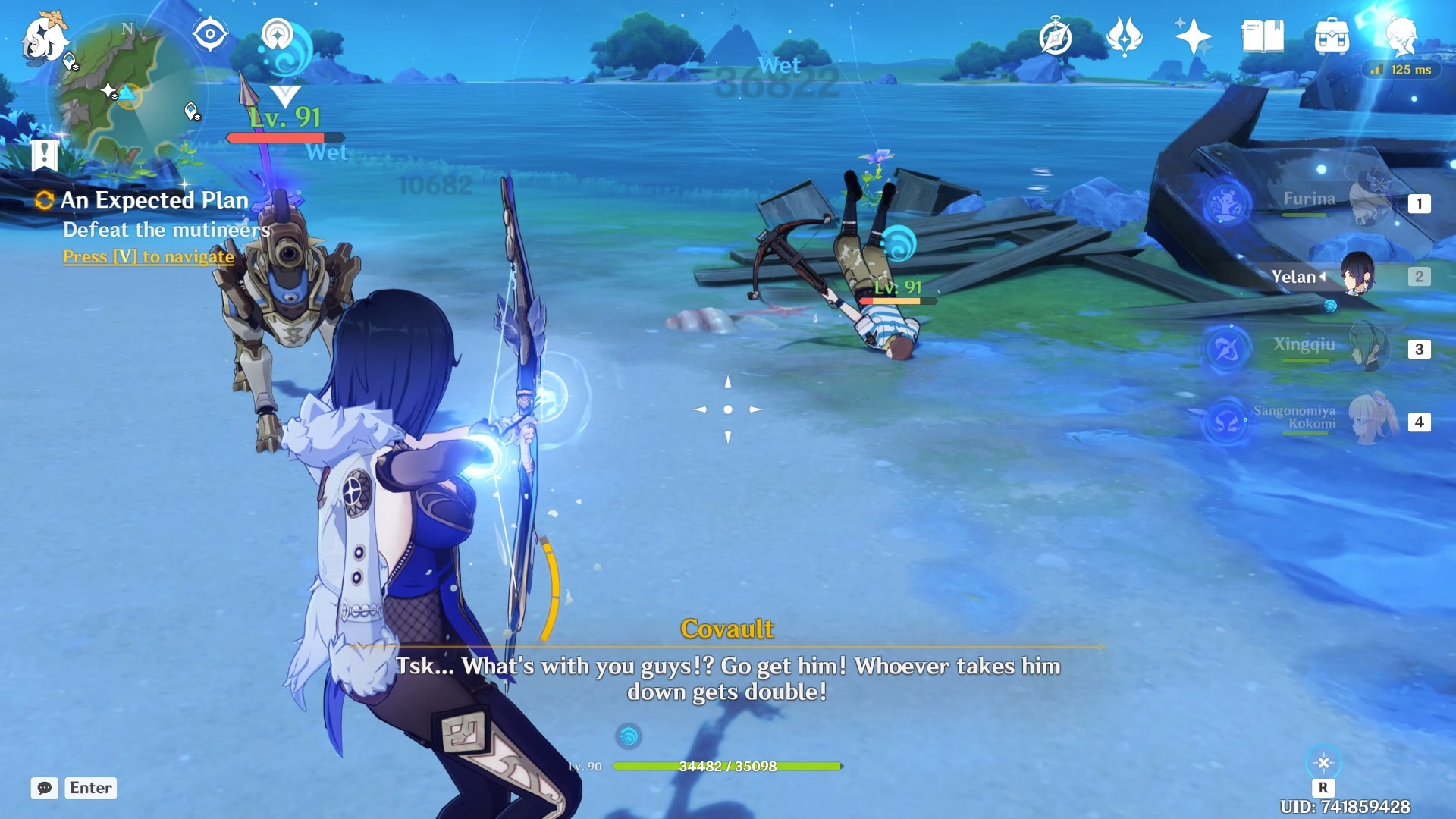
Task: Open the quest exclamation bookmark icon
Action: pyautogui.click(x=45, y=155)
